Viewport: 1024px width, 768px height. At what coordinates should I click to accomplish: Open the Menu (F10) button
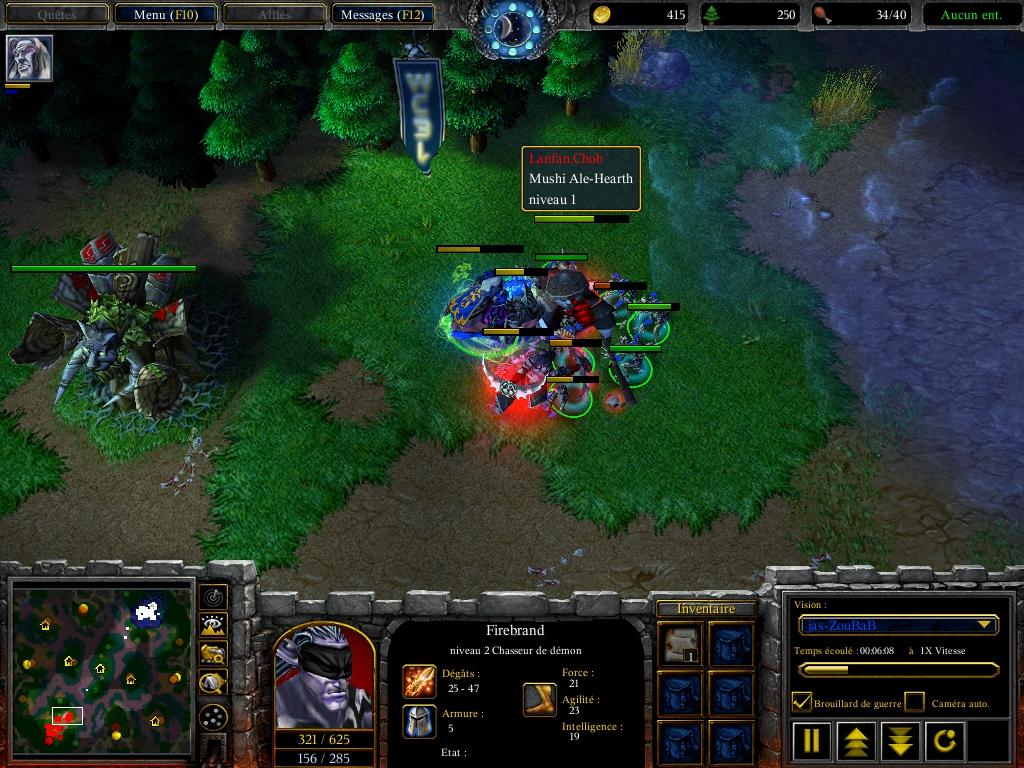click(x=164, y=15)
